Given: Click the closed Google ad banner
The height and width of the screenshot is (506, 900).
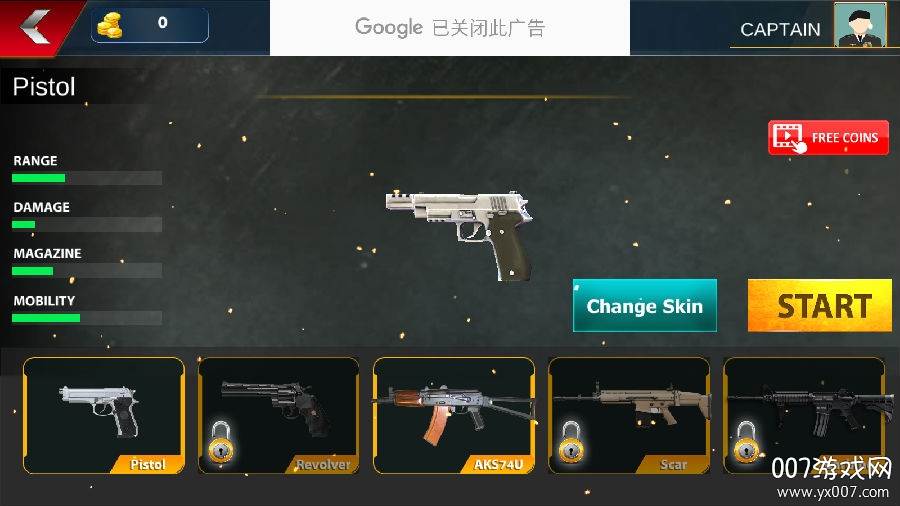Looking at the screenshot, I should tap(450, 28).
